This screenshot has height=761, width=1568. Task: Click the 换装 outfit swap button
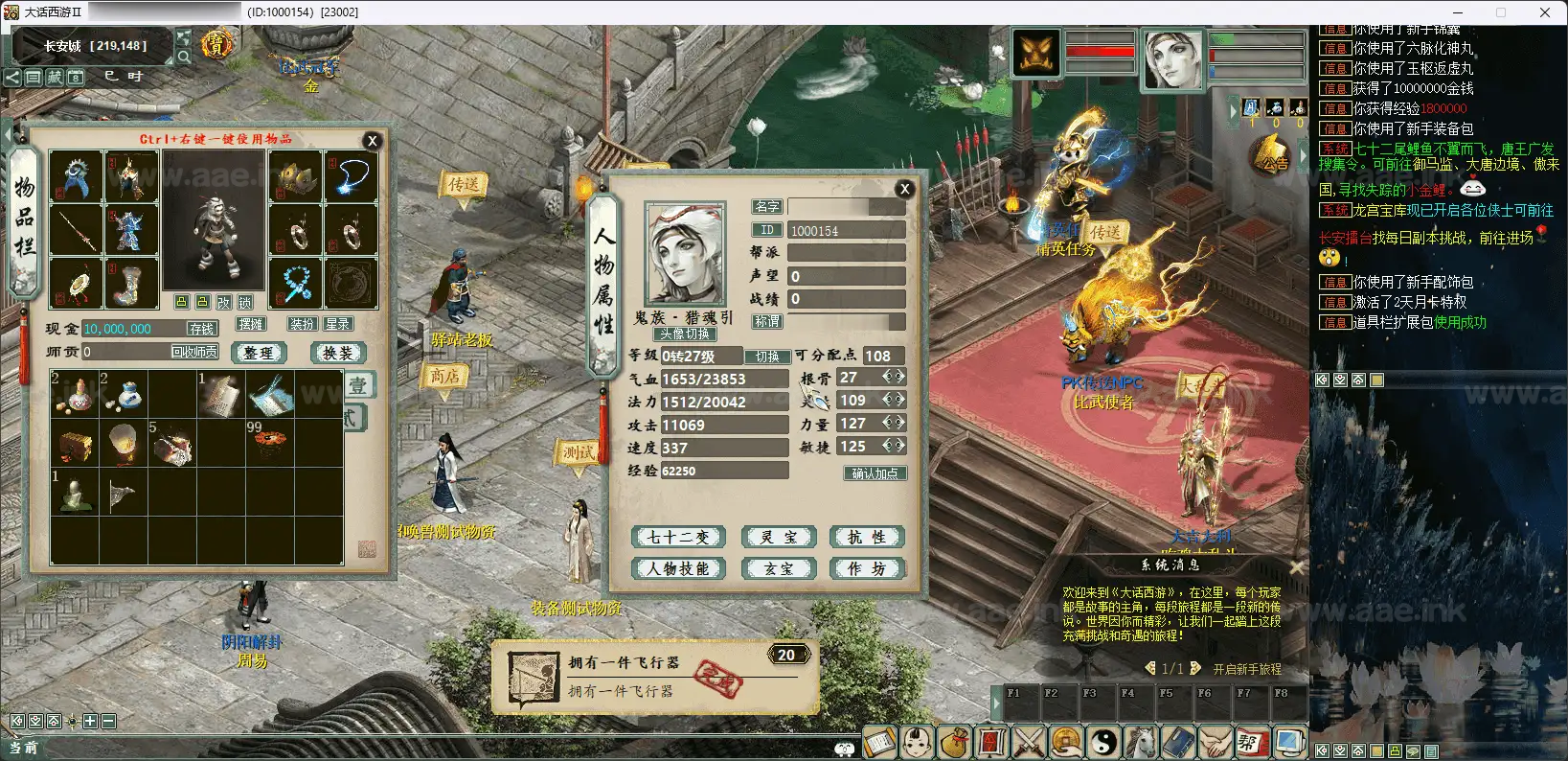[338, 353]
